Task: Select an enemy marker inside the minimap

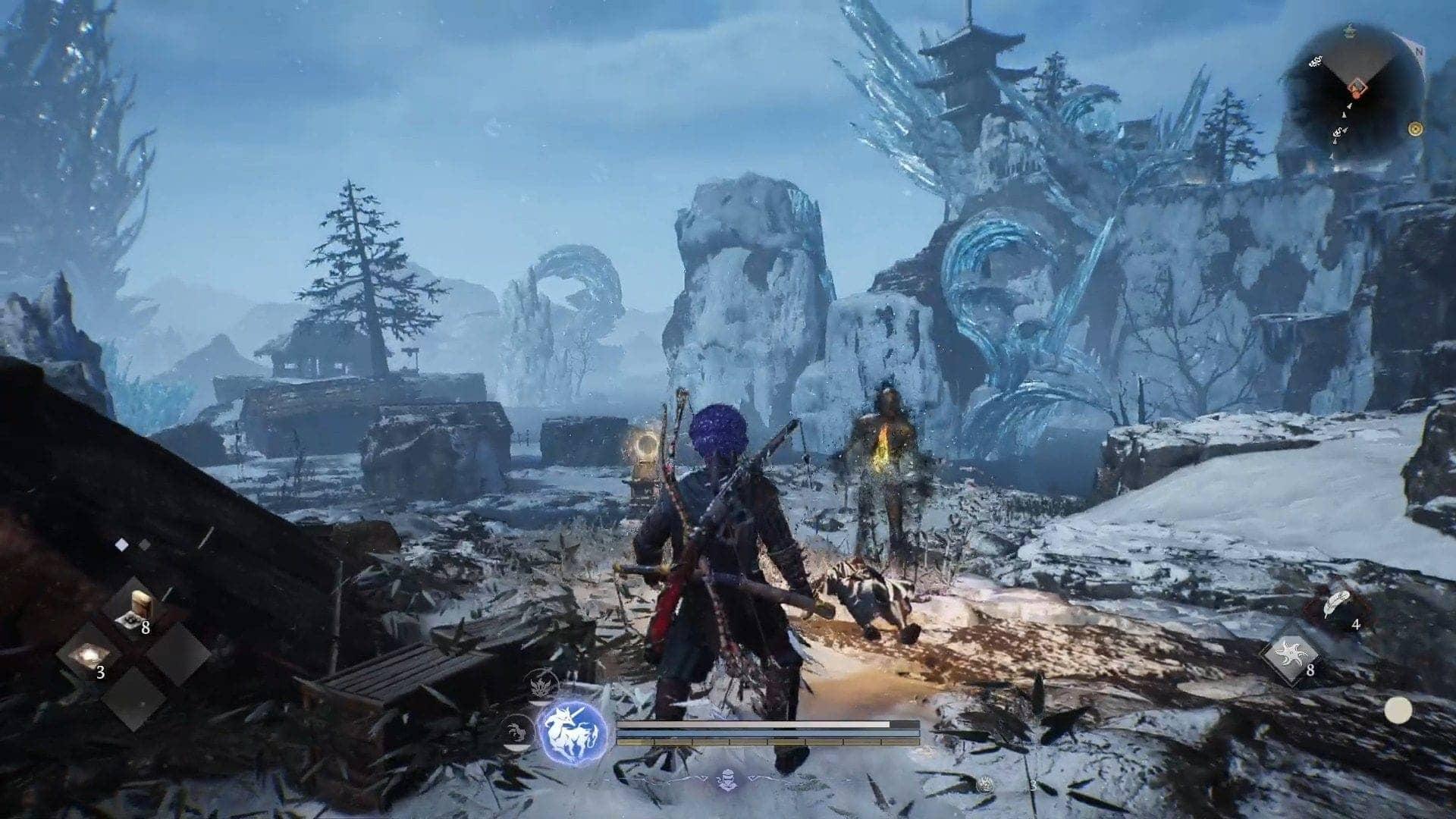Action: coord(1316,61)
